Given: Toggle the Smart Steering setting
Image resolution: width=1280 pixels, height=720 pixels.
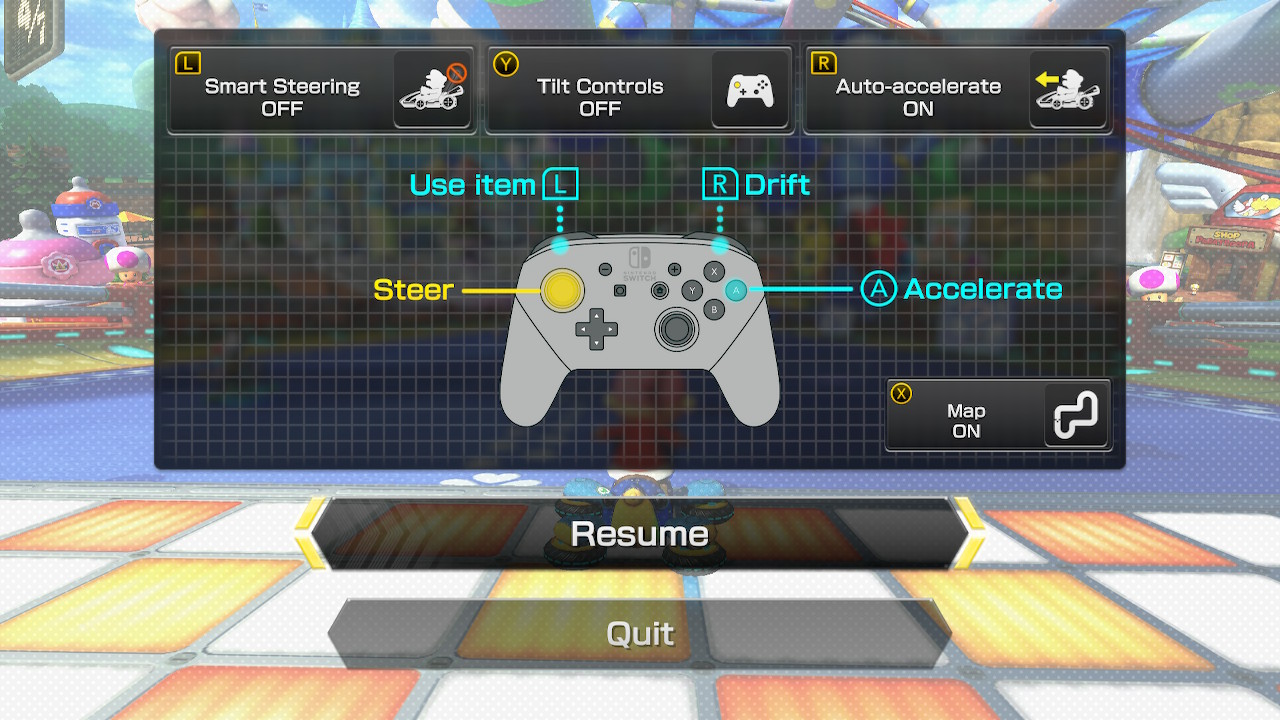Looking at the screenshot, I should (322, 90).
